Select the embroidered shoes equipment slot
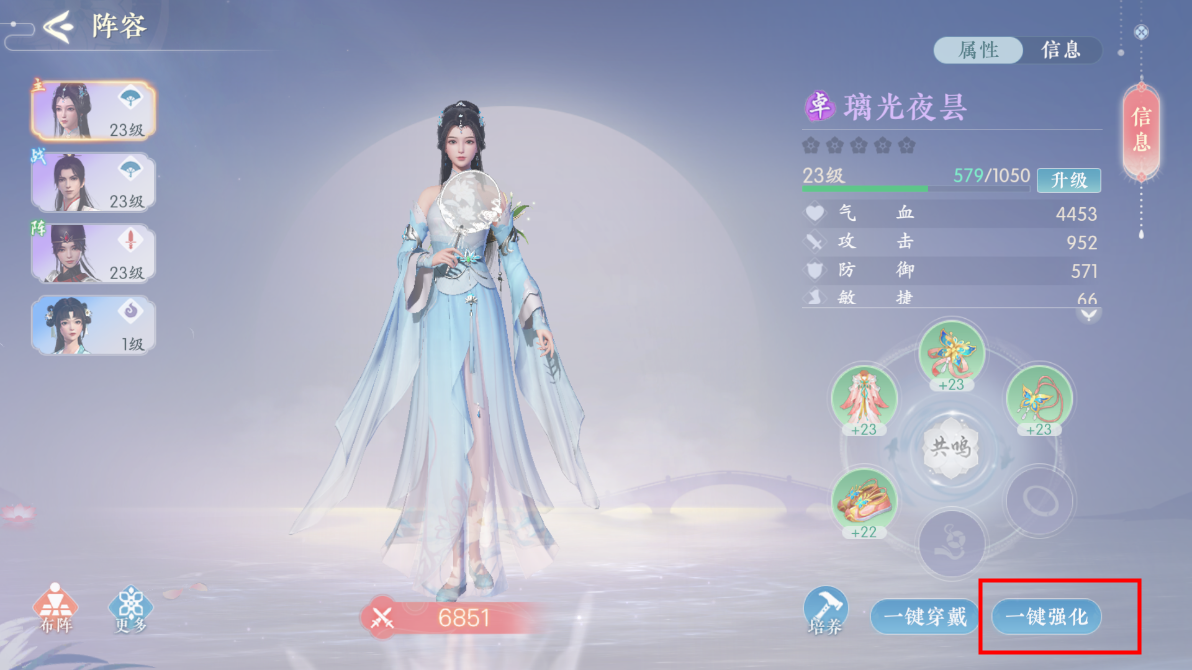Image resolution: width=1192 pixels, height=670 pixels. 864,502
